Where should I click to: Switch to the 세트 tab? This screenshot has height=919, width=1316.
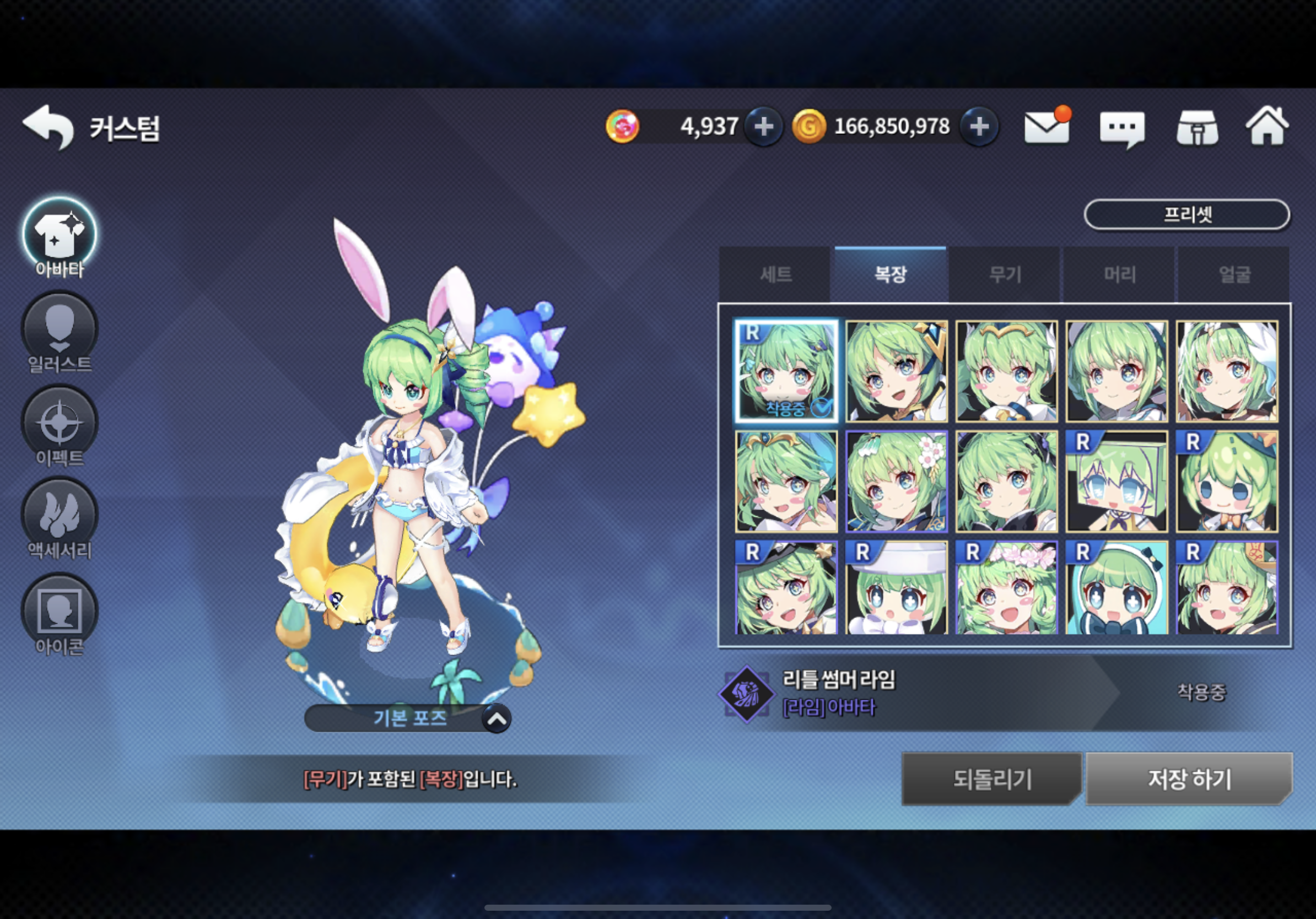point(775,274)
